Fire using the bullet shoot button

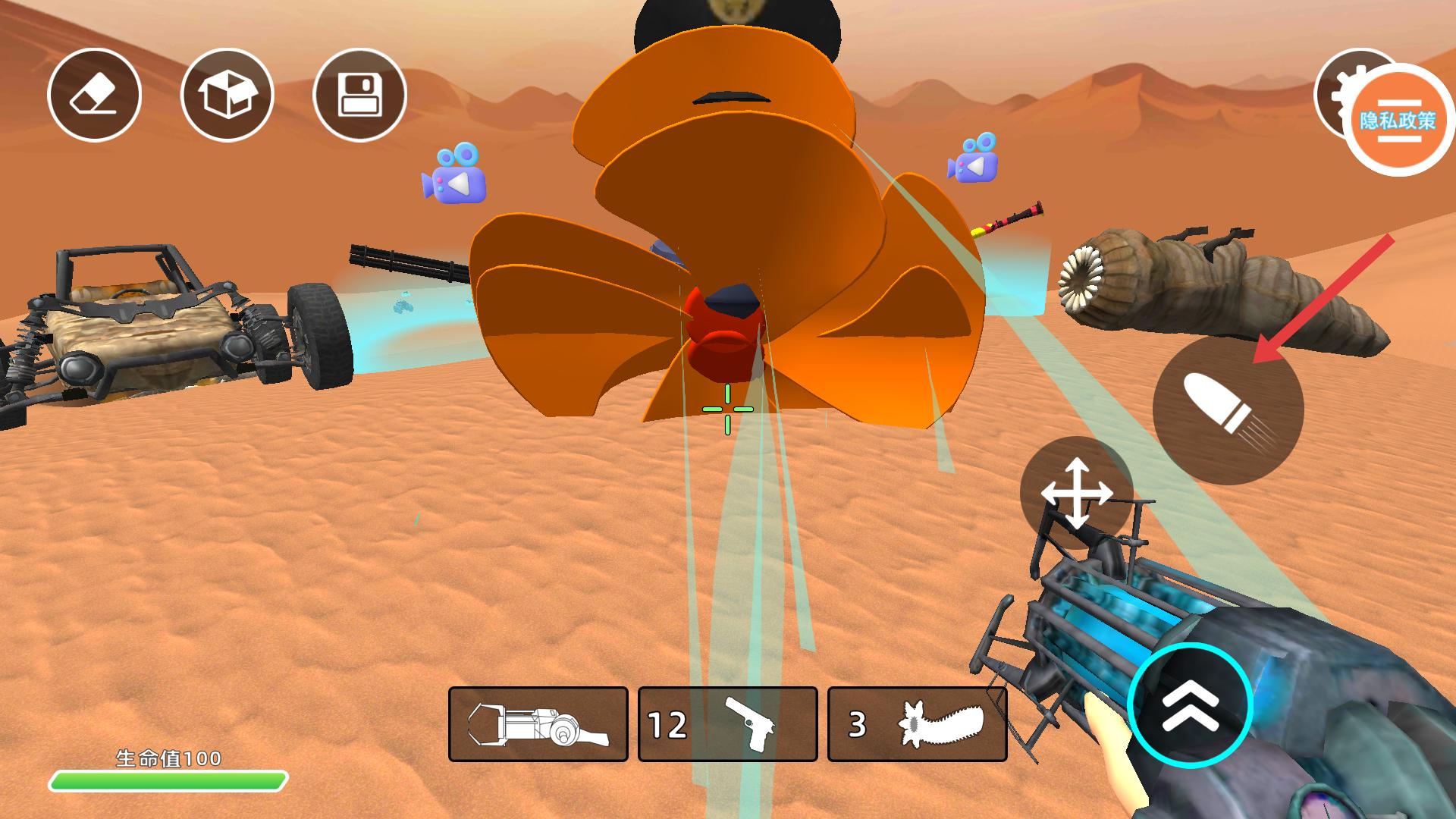(1227, 409)
